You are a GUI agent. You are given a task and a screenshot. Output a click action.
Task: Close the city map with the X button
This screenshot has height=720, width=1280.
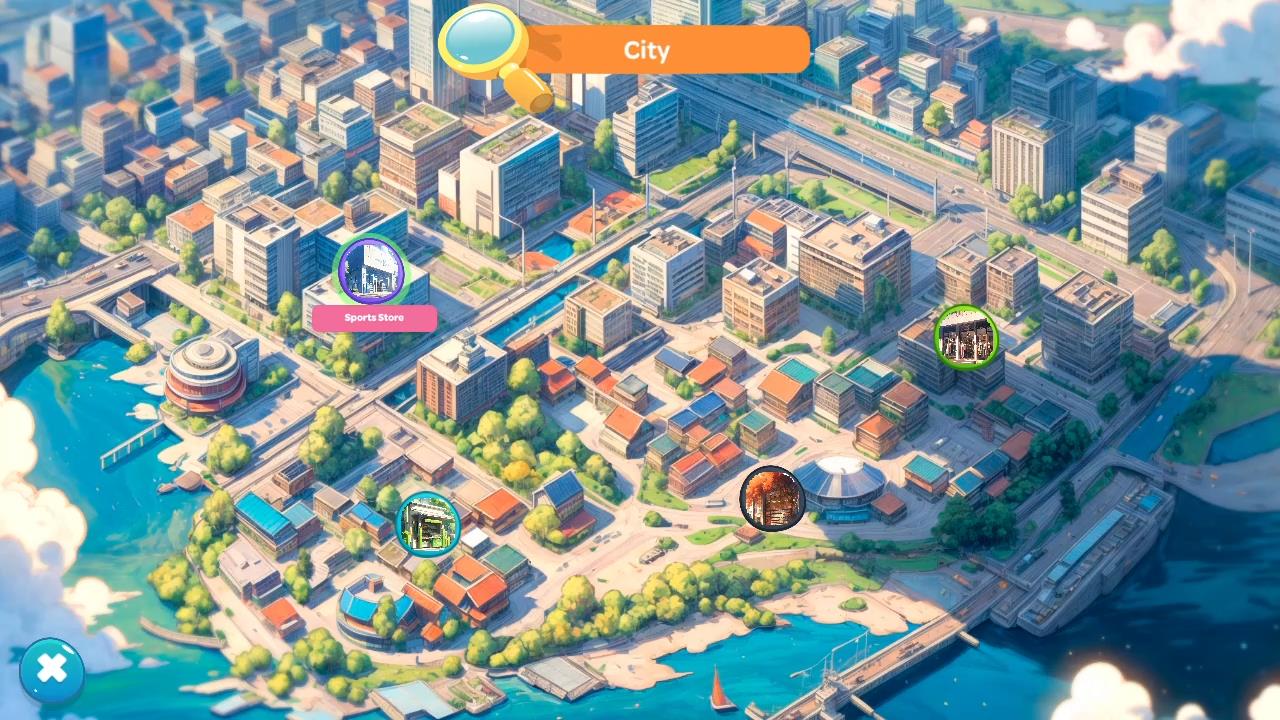[x=51, y=669]
